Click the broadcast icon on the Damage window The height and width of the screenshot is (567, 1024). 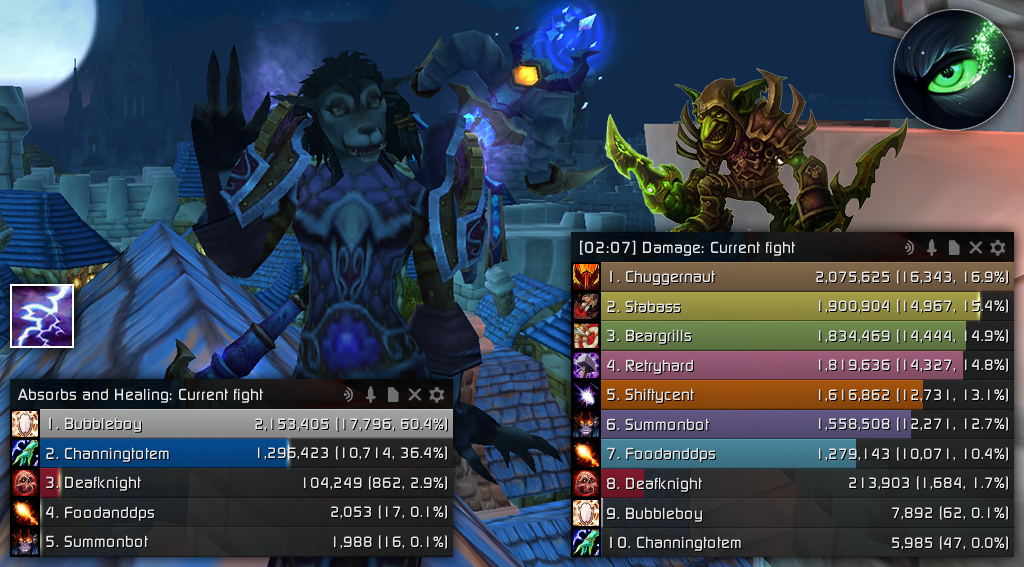pos(909,248)
